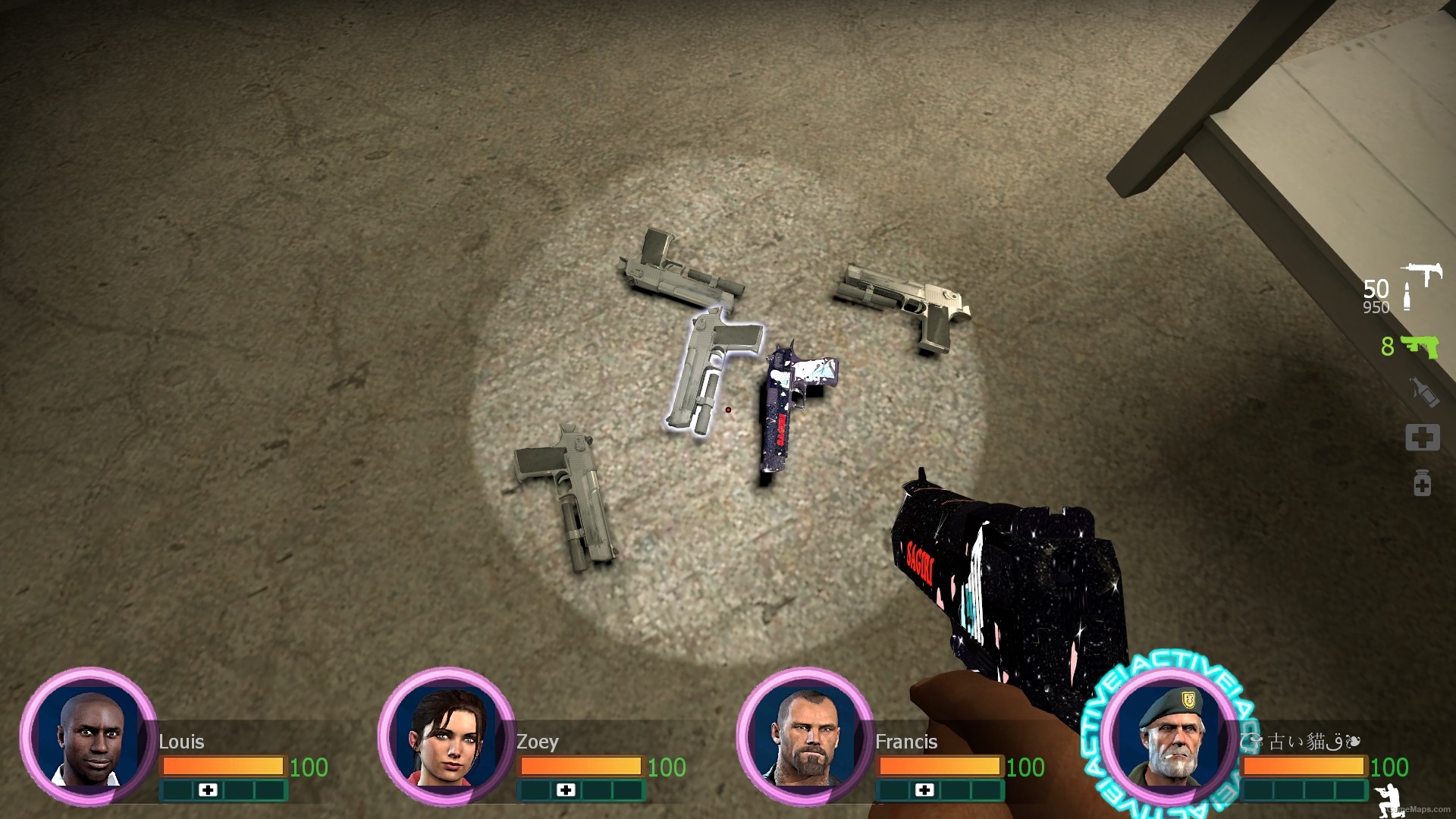This screenshot has width=1456, height=819.
Task: Click the medical cross inside Louis's incap bar
Action: click(206, 791)
